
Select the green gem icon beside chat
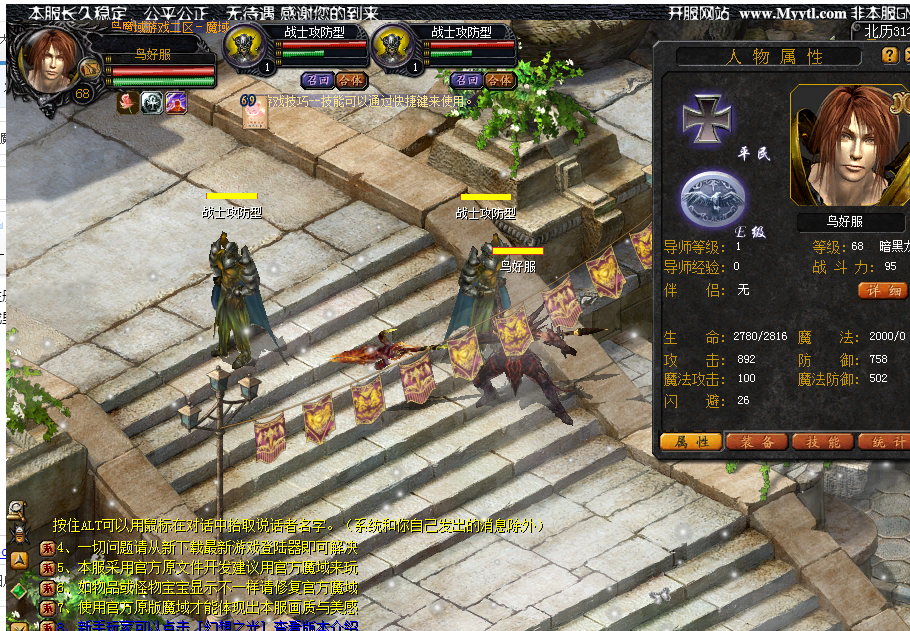click(18, 589)
